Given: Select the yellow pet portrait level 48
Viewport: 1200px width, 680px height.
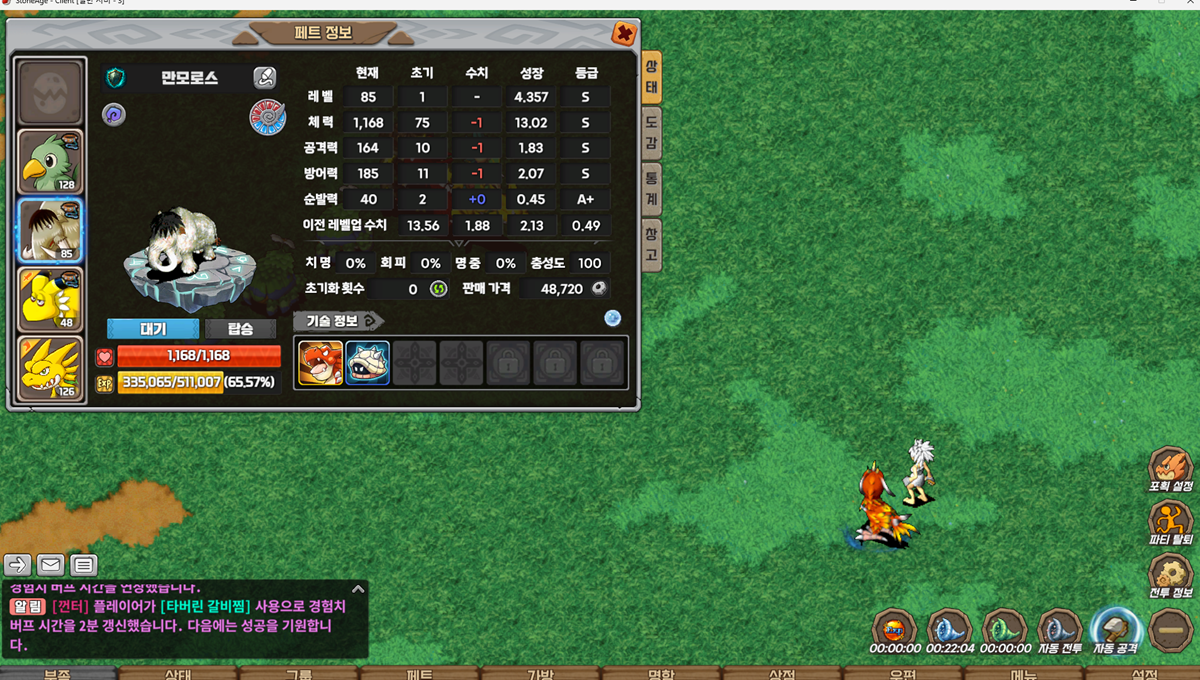Looking at the screenshot, I should click(51, 299).
